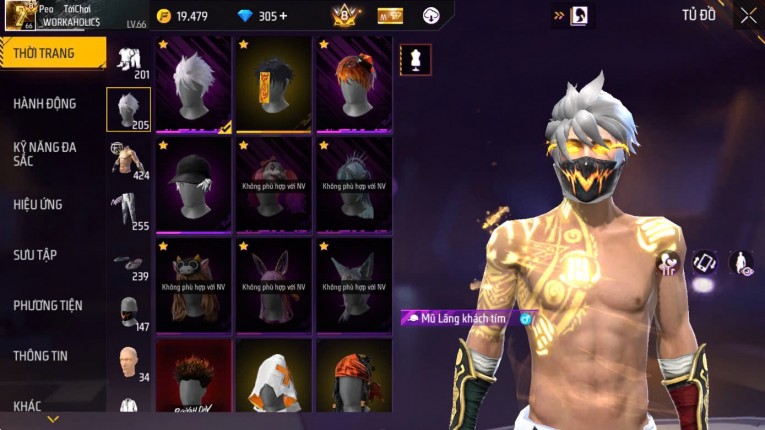The height and width of the screenshot is (430, 765).
Task: Switch to the Thời Trang tab
Action: [52, 53]
